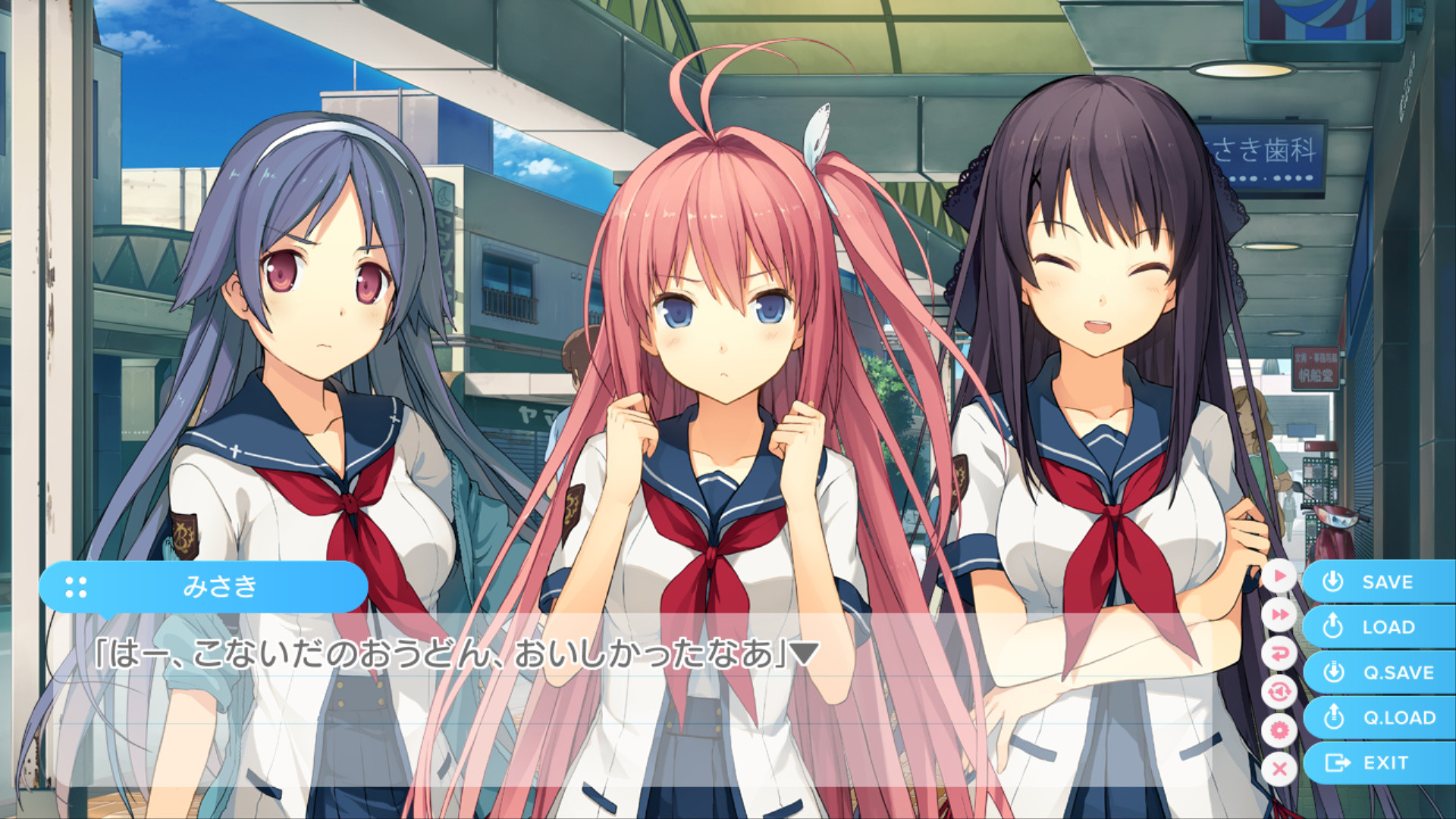This screenshot has height=819, width=1456.
Task: Open the SAVE menu
Action: 1378,582
